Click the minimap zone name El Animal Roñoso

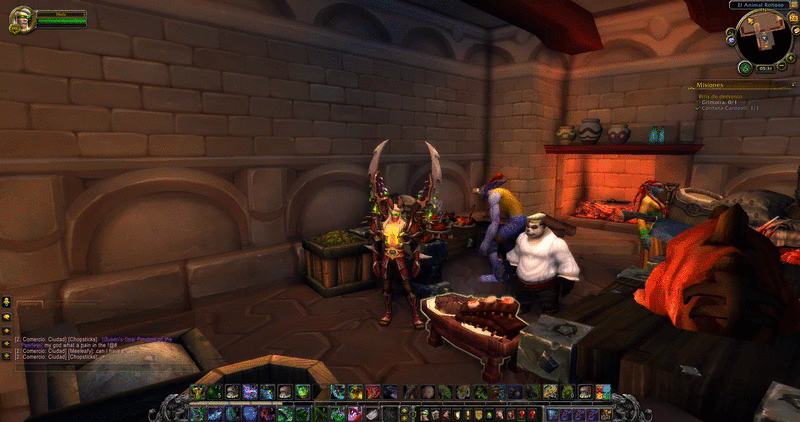click(762, 6)
